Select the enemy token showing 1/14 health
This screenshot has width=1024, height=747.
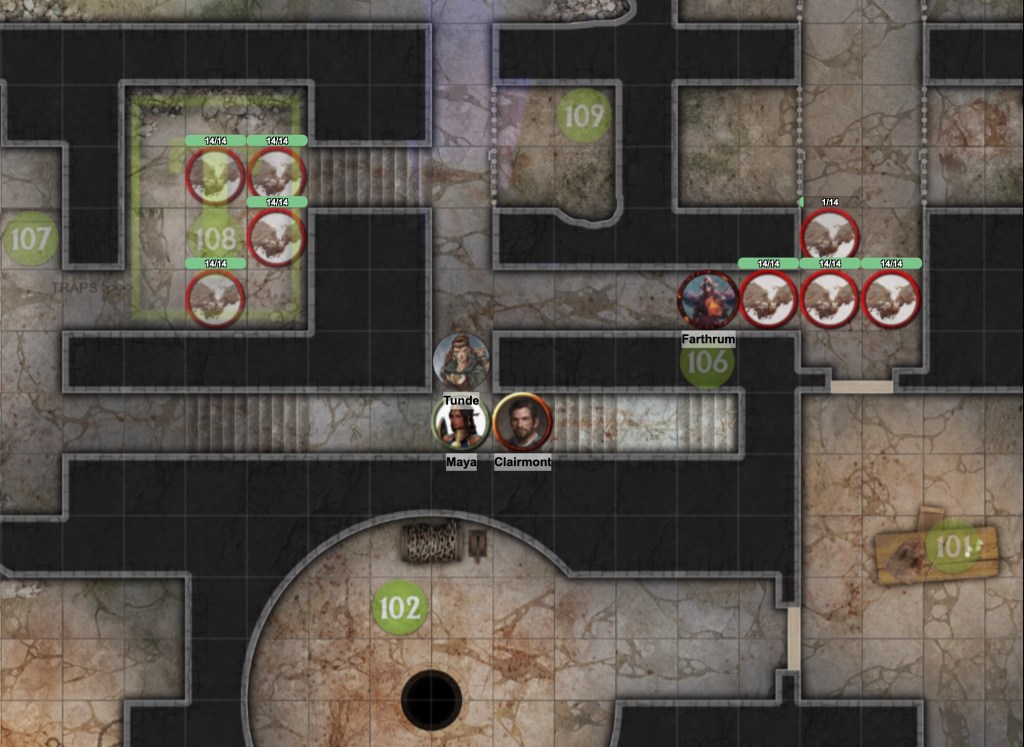point(830,237)
